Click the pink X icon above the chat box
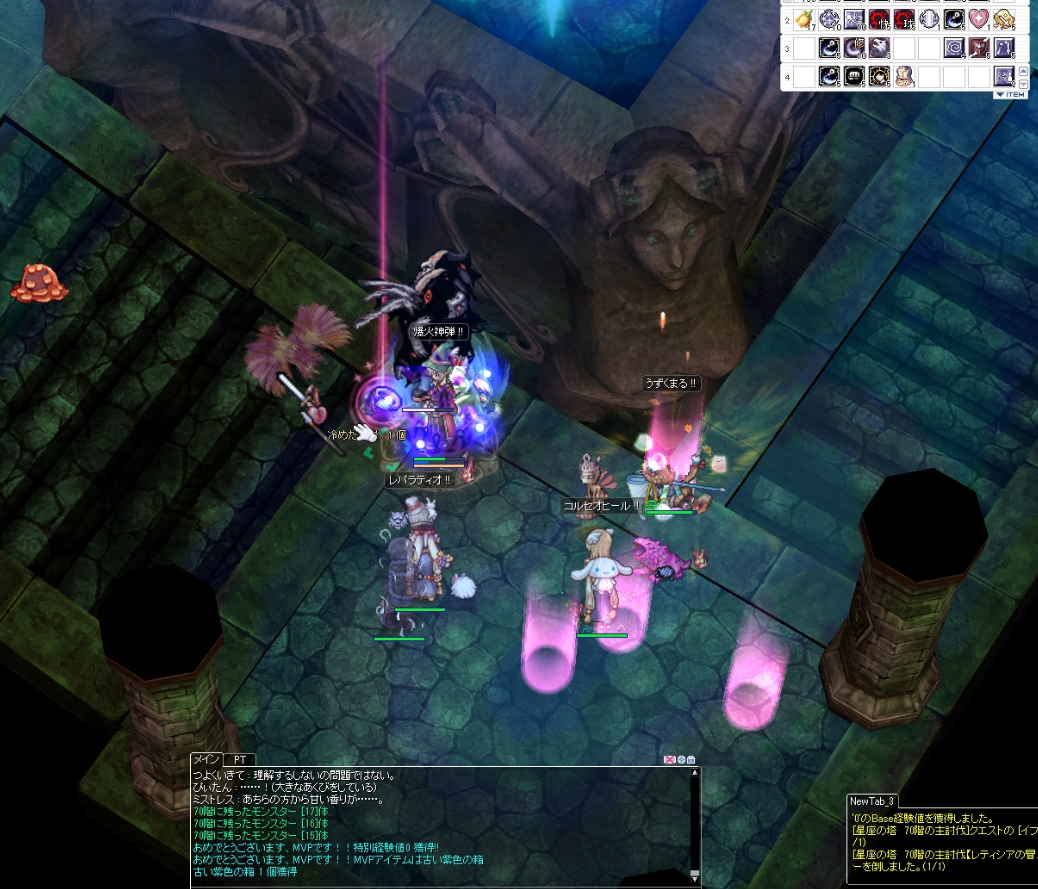The height and width of the screenshot is (889, 1038). pos(669,760)
